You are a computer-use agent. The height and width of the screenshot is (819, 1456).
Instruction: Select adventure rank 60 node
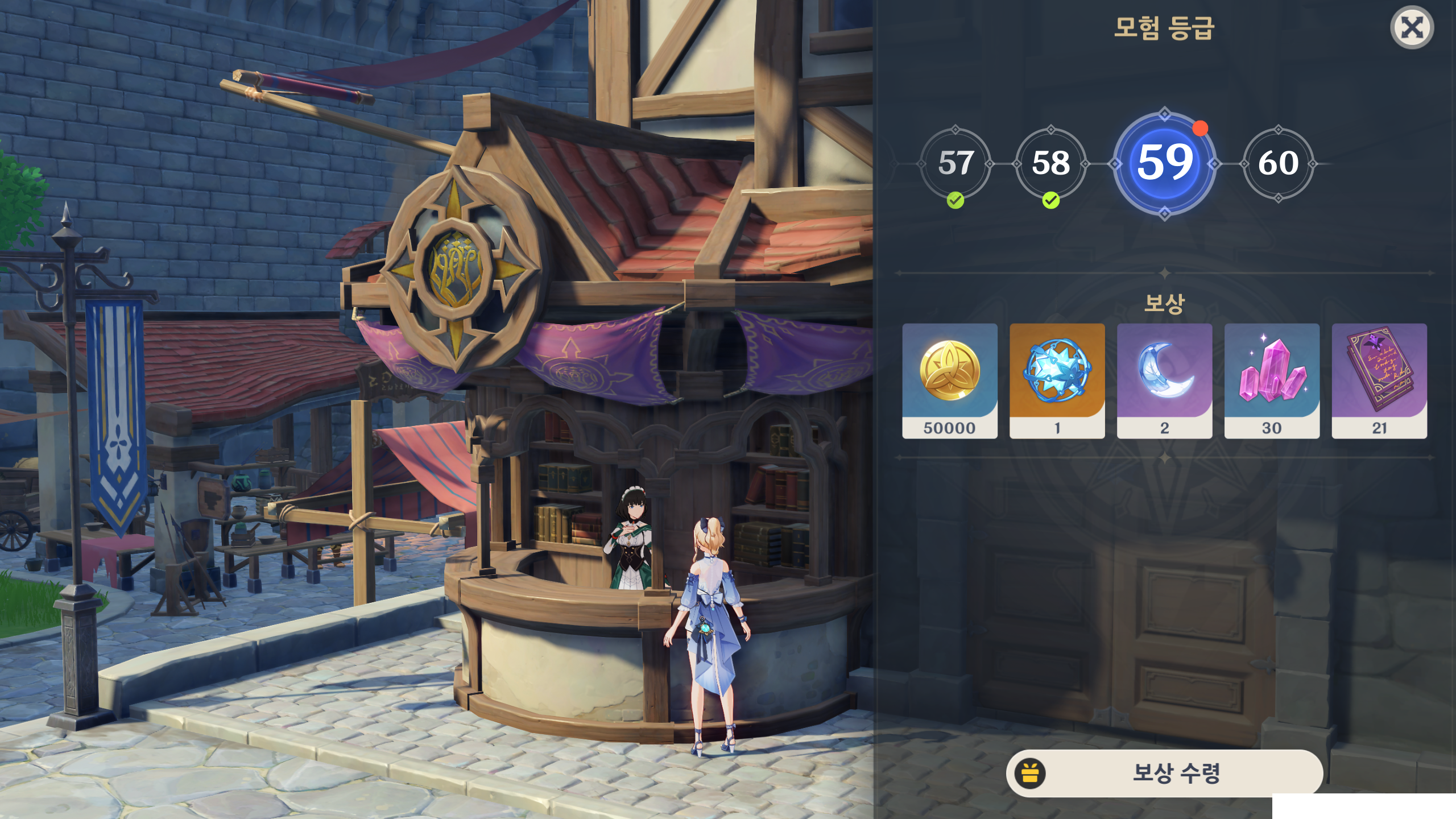point(1278,164)
